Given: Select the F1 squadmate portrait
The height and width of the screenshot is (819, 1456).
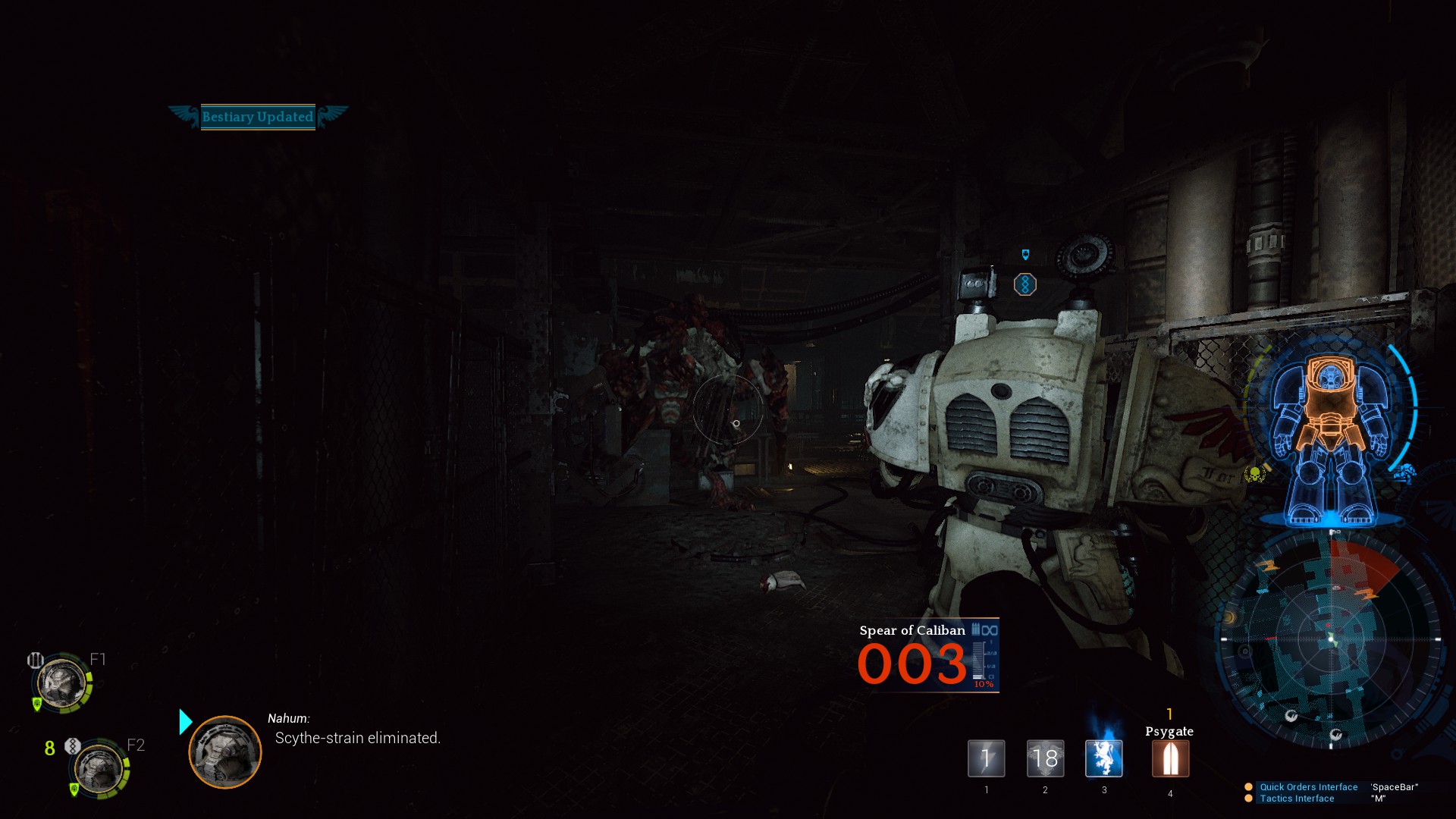Looking at the screenshot, I should (62, 682).
